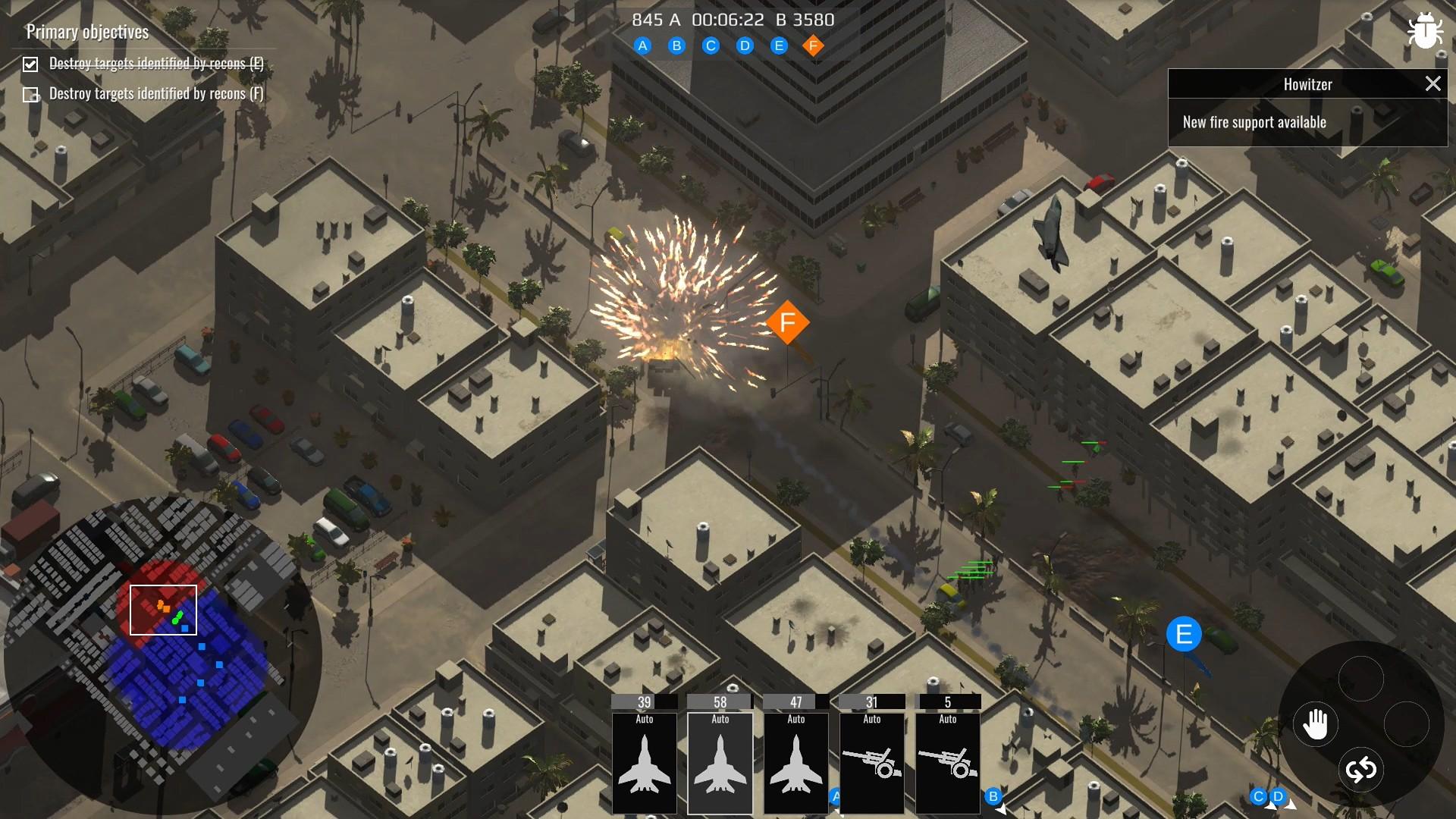Close the Howitzer notification

click(x=1432, y=84)
